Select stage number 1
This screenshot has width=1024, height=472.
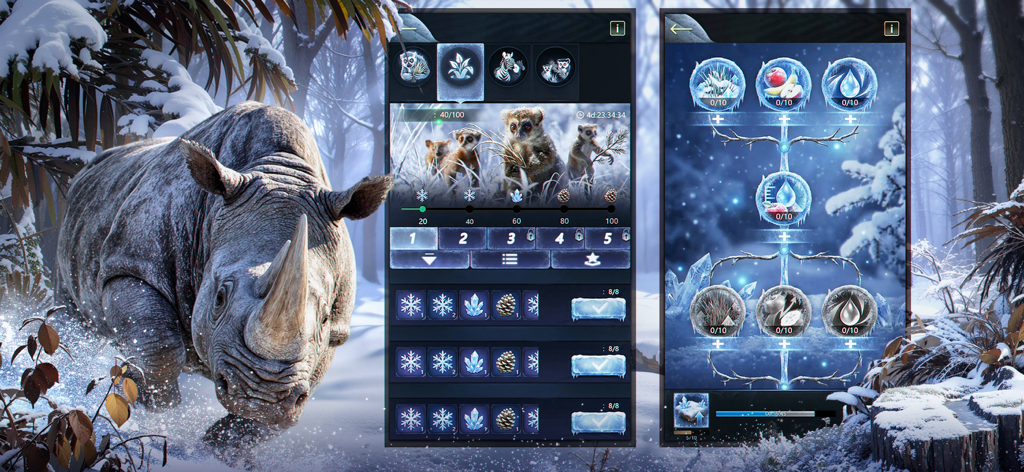414,238
